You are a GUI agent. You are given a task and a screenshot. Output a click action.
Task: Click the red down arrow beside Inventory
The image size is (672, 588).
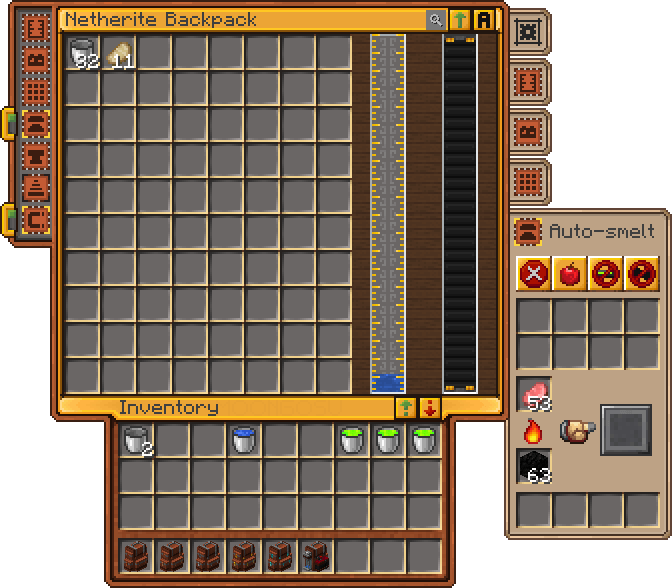click(430, 407)
